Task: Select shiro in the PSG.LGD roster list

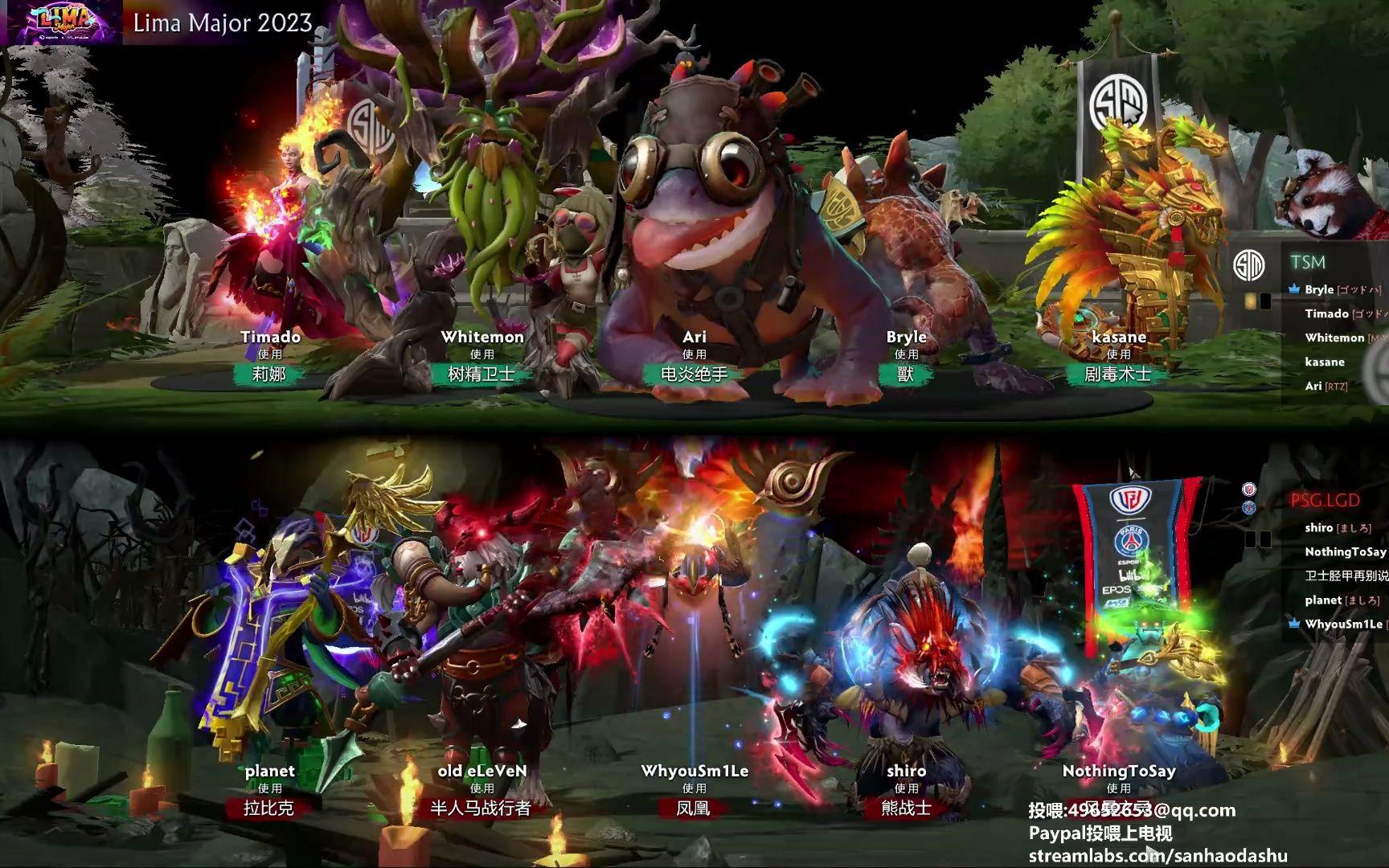Action: 1319,527
